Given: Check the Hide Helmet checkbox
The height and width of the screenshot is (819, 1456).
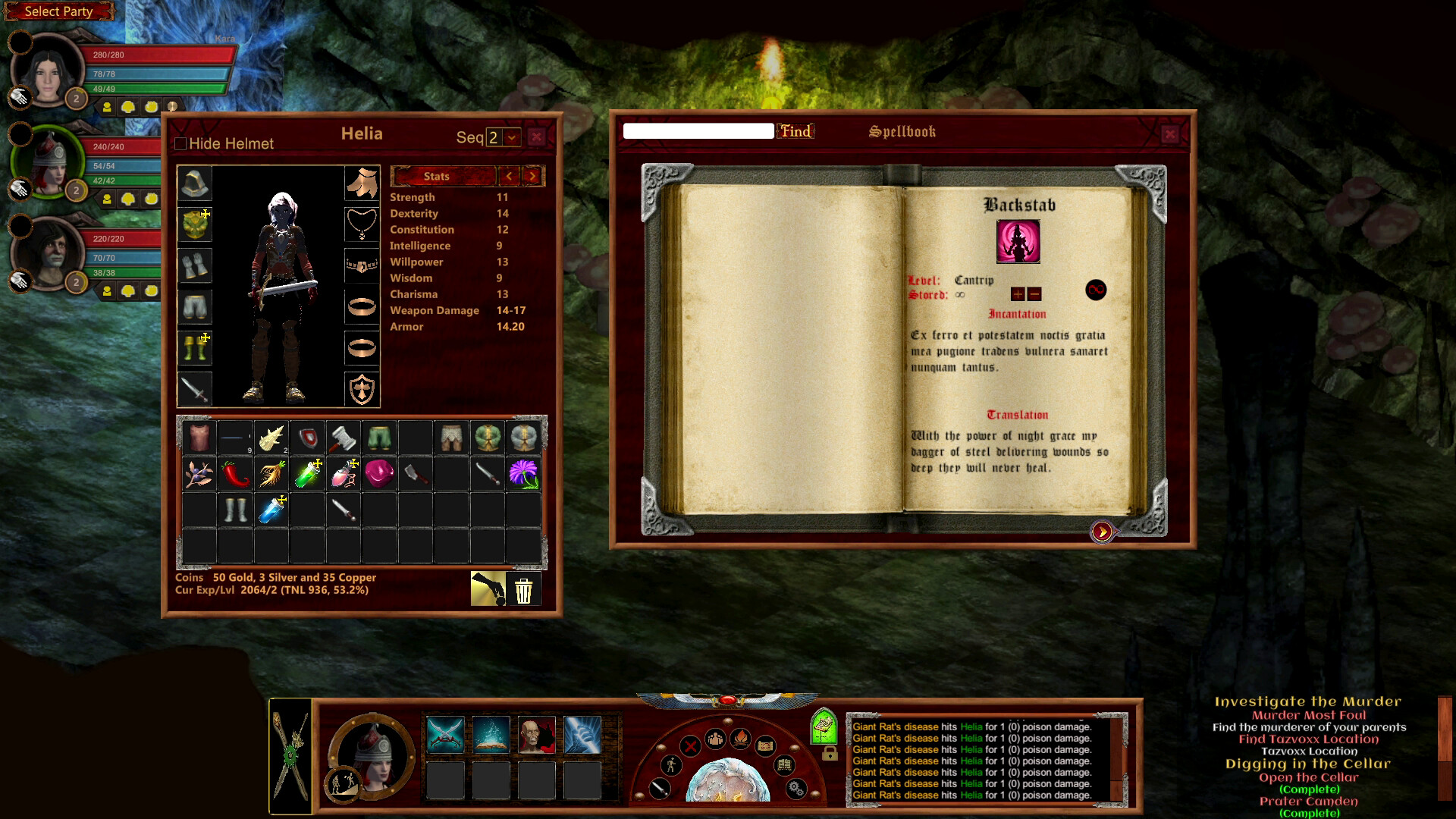Looking at the screenshot, I should pos(180,143).
